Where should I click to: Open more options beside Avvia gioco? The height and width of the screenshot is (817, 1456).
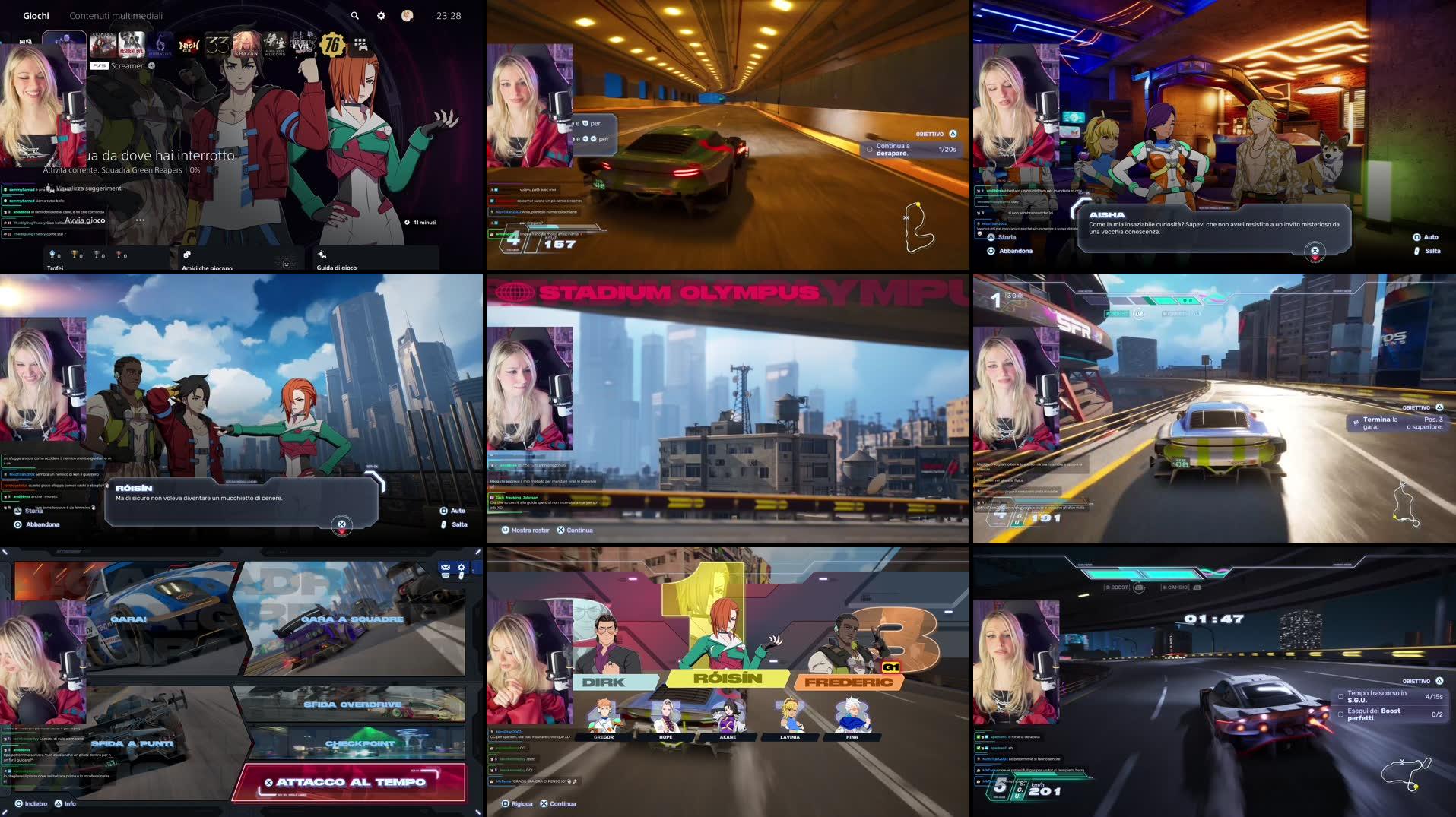[x=140, y=220]
